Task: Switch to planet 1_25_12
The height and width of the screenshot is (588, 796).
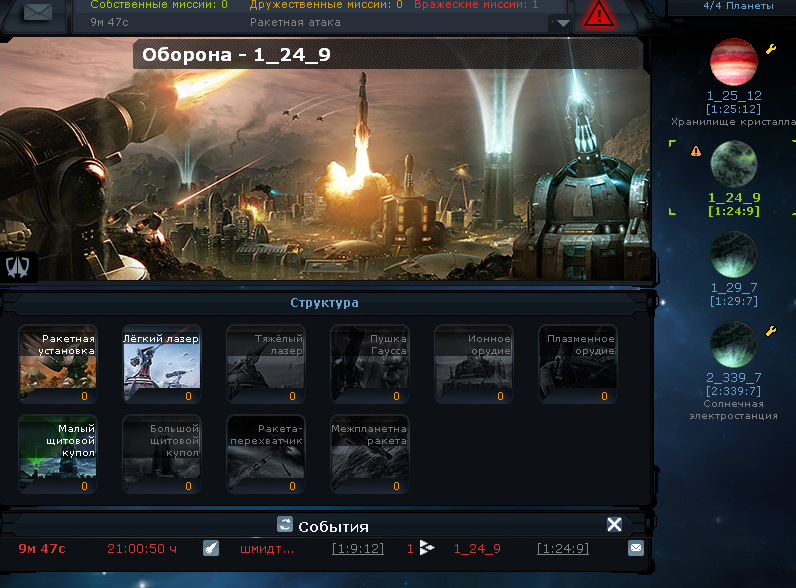Action: pos(733,64)
